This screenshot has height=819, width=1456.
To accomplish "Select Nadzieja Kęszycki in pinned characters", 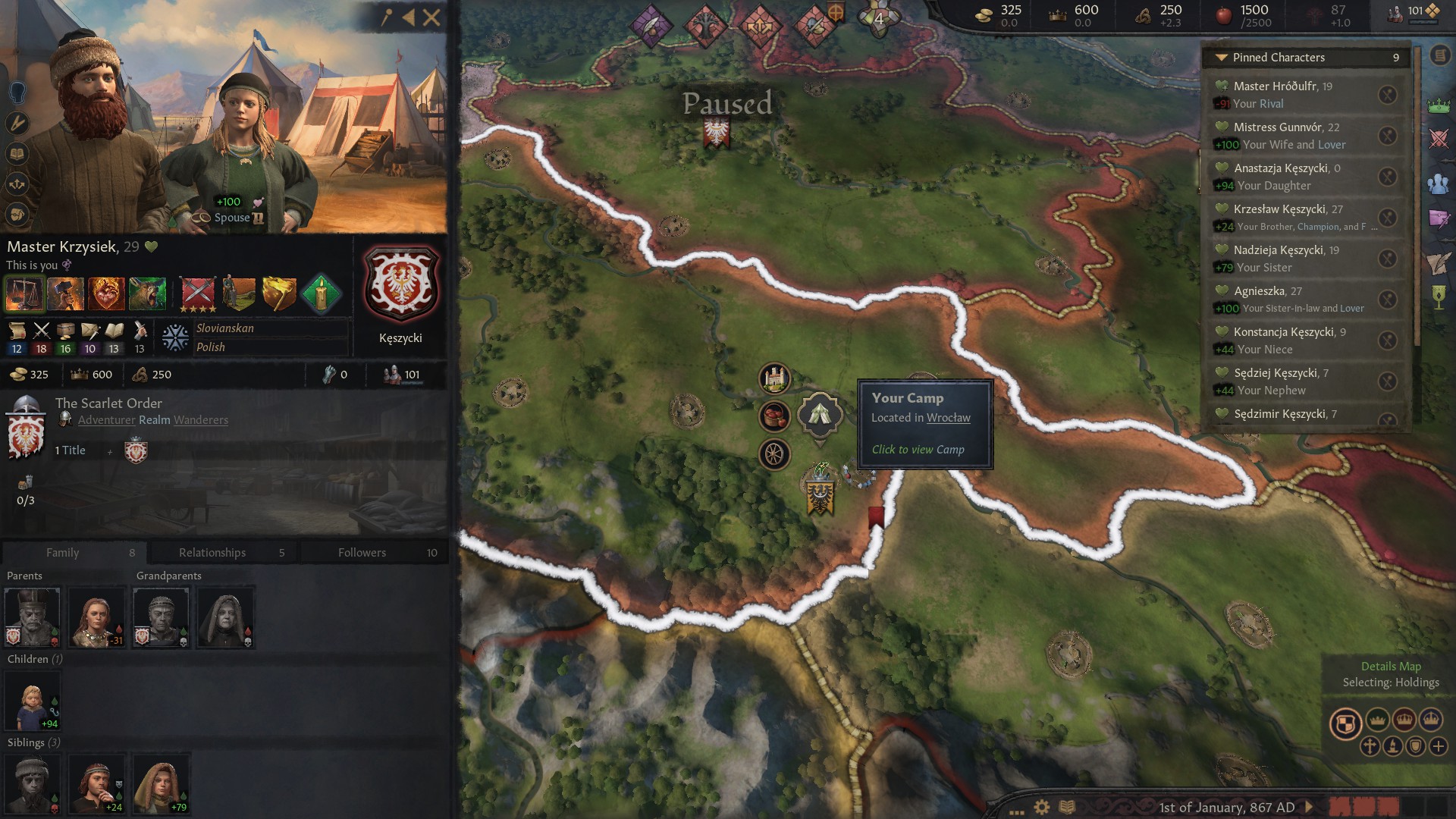I will tap(1278, 250).
